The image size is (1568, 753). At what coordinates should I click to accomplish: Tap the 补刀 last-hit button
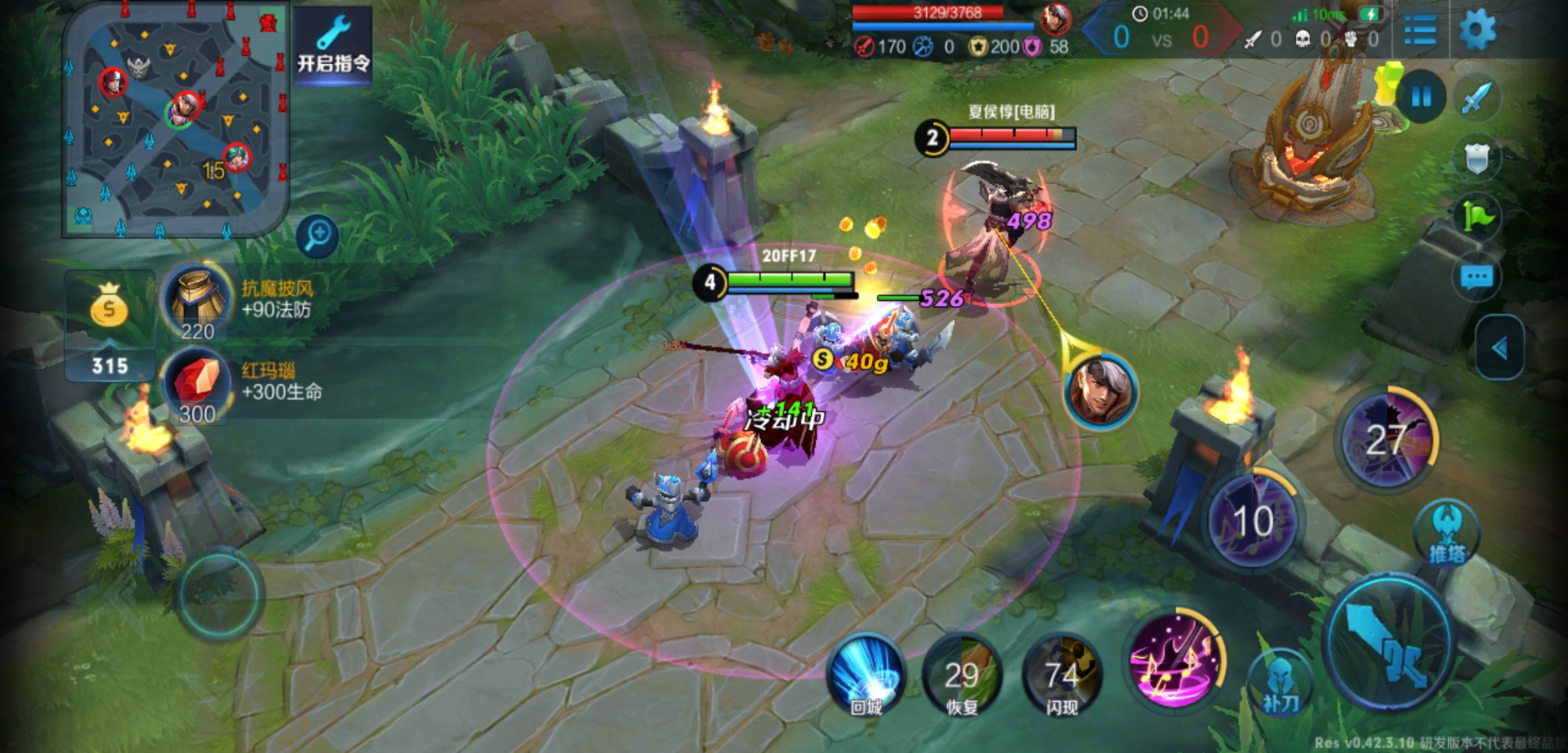1280,683
